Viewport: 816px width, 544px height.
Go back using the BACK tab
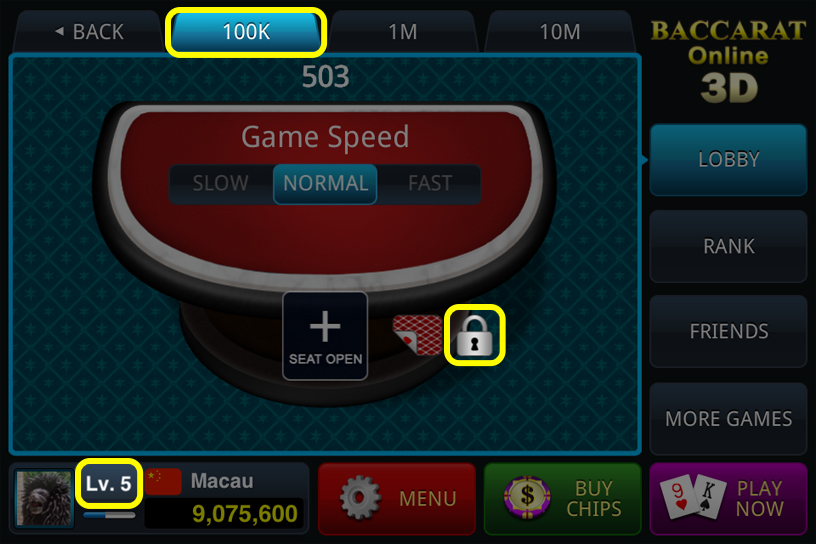coord(88,32)
